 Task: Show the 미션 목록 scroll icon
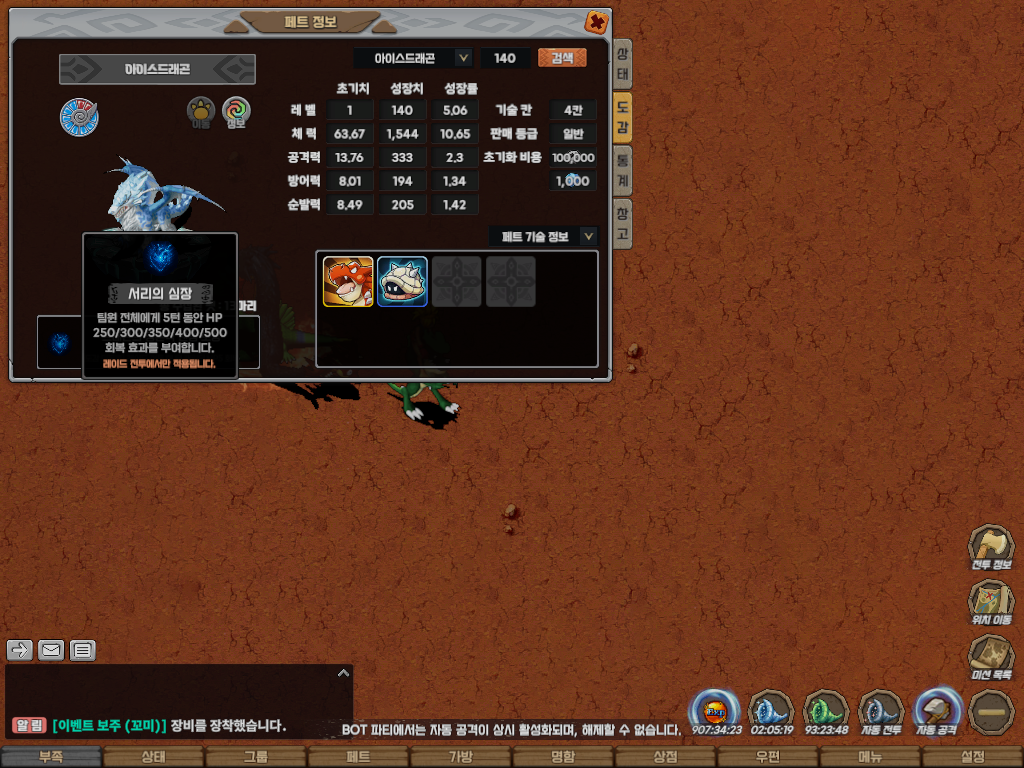[x=990, y=657]
